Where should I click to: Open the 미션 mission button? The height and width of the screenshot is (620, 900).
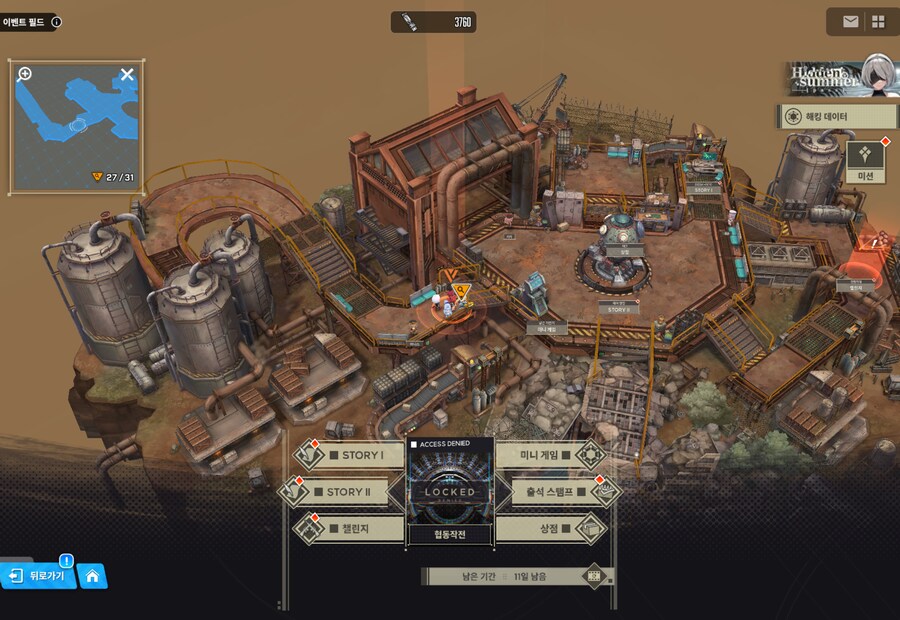pyautogui.click(x=865, y=162)
